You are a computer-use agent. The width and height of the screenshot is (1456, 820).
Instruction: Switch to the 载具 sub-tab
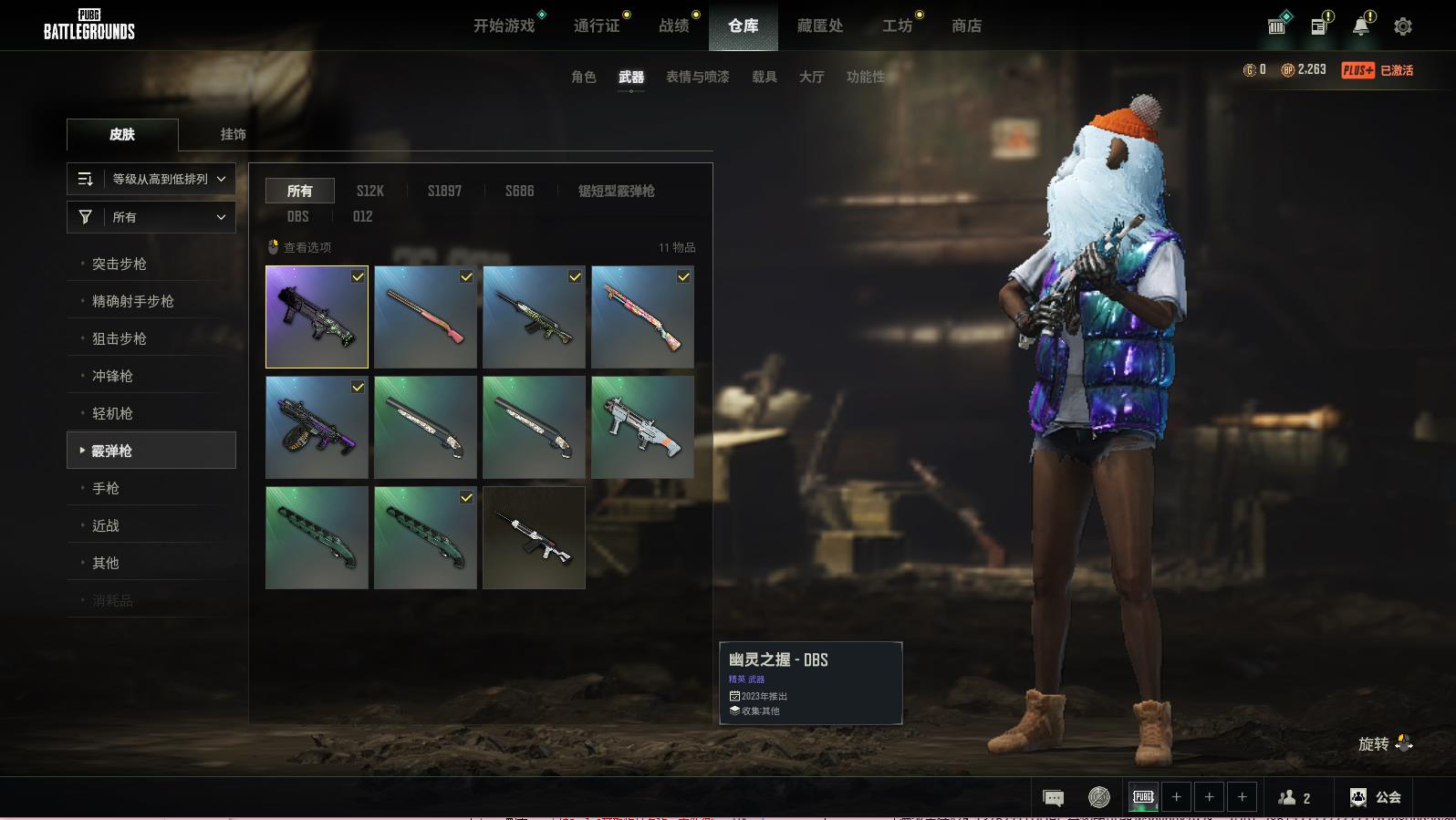[x=764, y=78]
